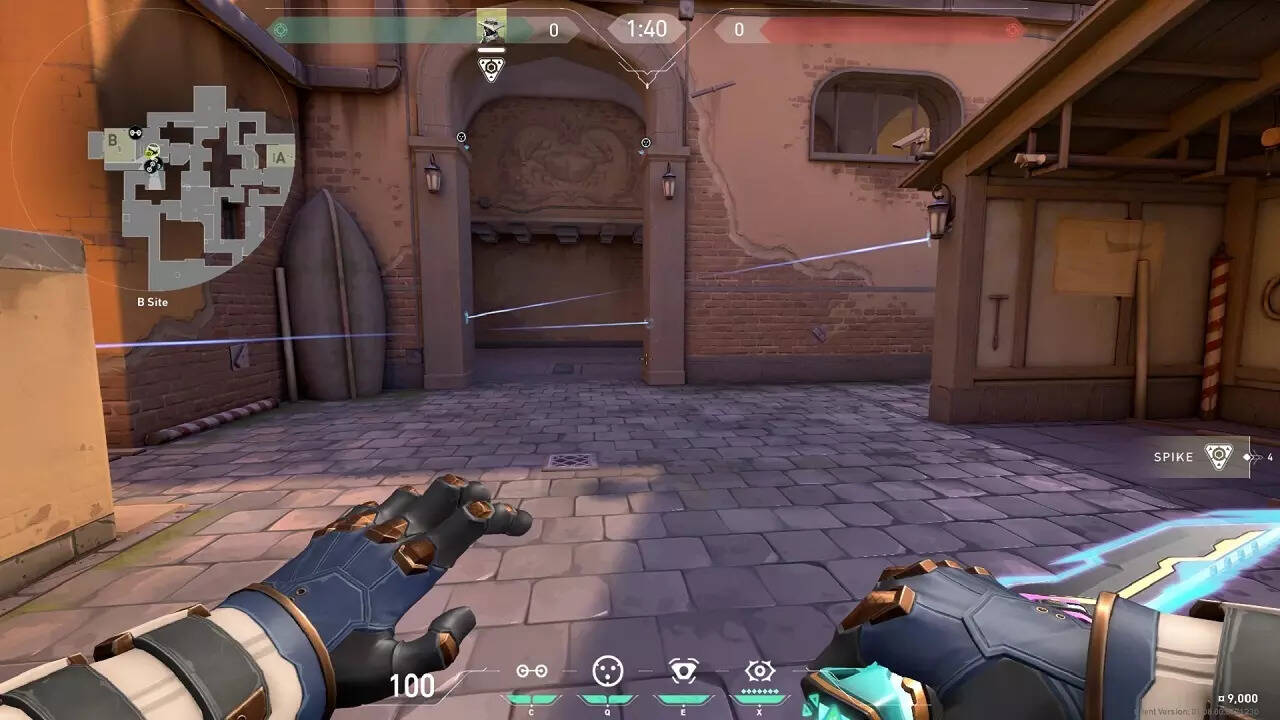Click the spike carrier icon below the portrait
1280x720 pixels.
pos(490,69)
